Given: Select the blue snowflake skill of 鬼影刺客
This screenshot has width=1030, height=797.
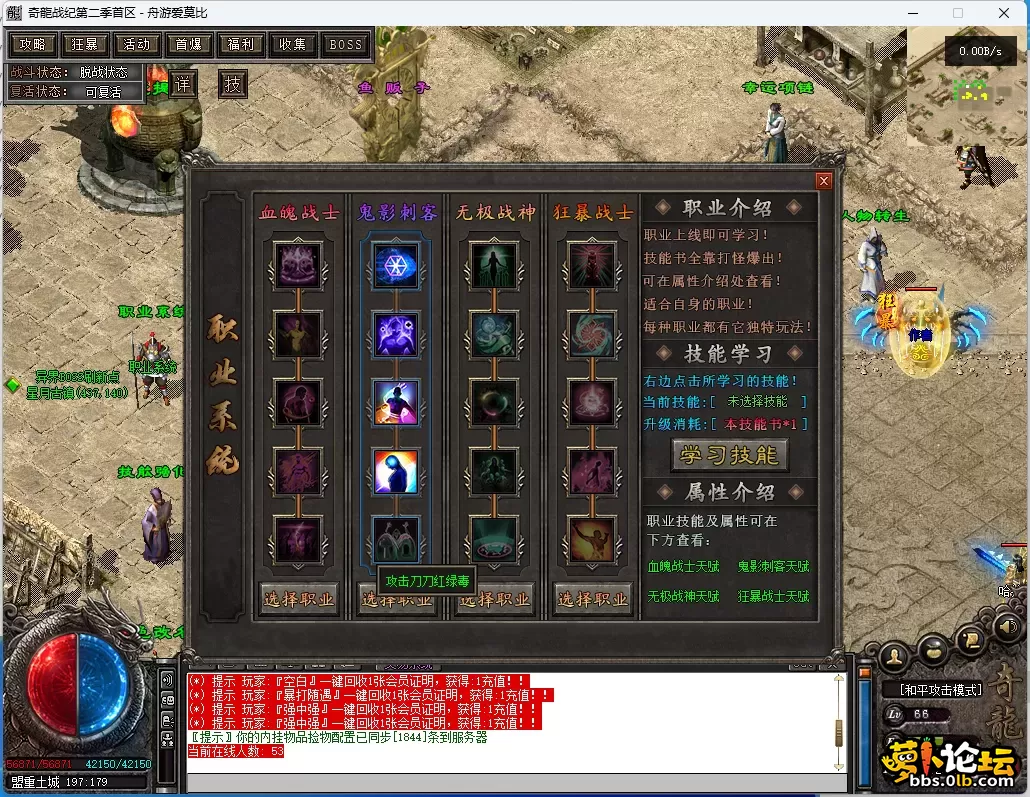Looking at the screenshot, I should (396, 266).
